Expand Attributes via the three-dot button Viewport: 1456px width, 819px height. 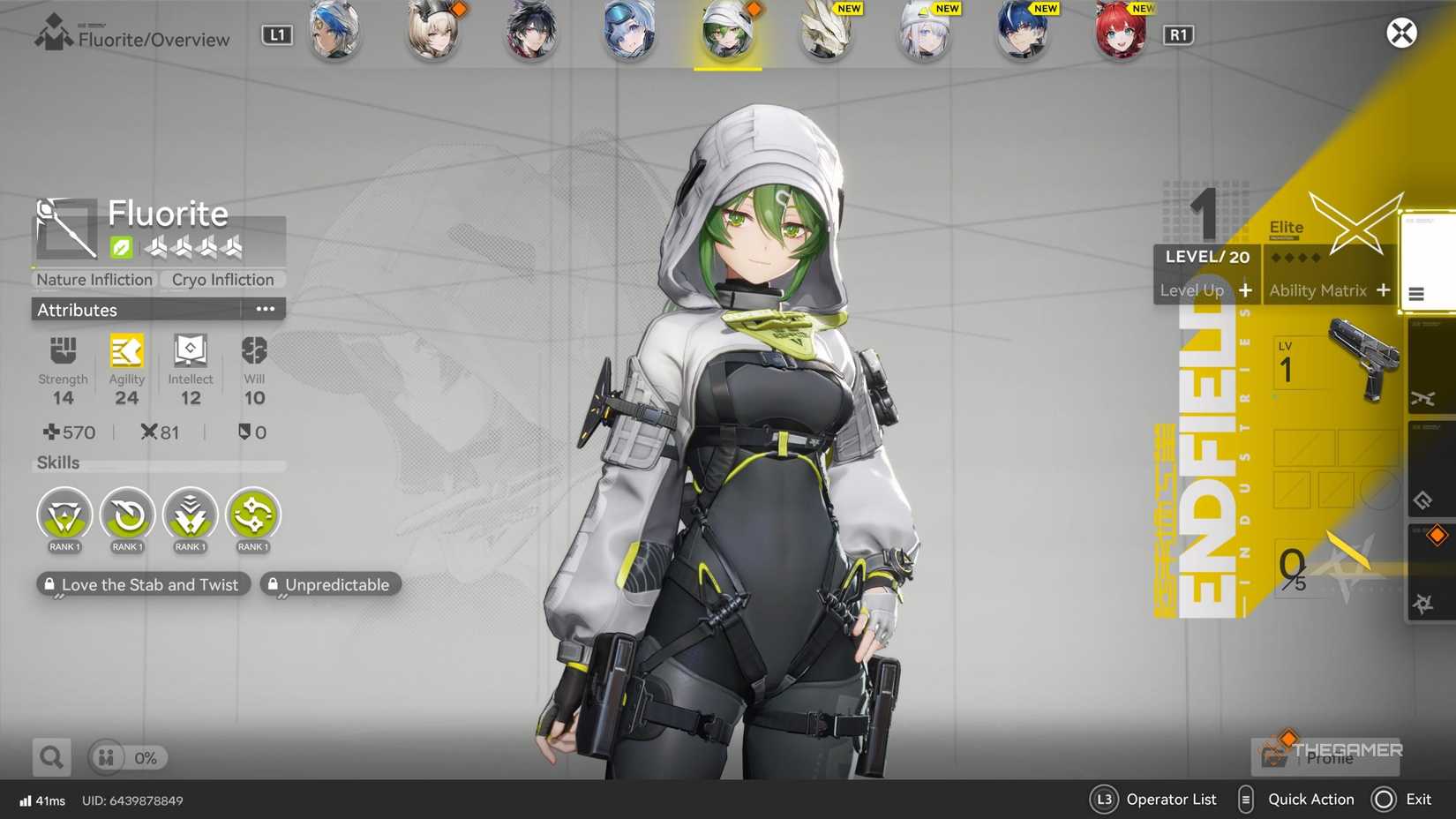point(266,308)
